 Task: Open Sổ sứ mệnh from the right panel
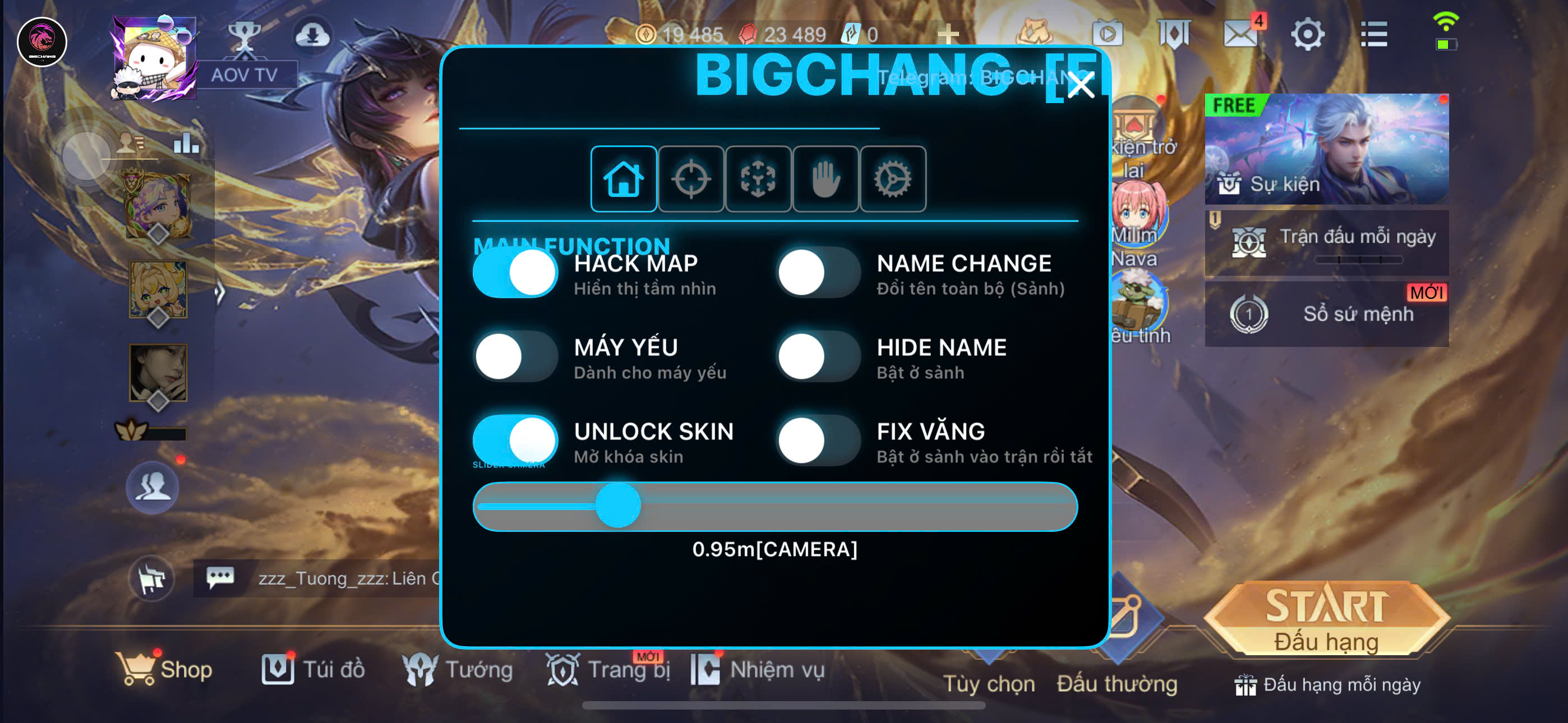1327,314
